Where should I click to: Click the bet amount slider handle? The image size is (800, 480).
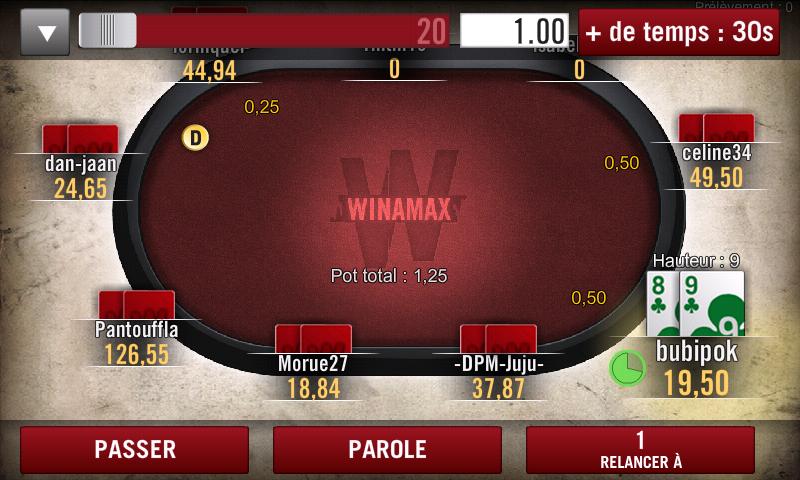108,31
